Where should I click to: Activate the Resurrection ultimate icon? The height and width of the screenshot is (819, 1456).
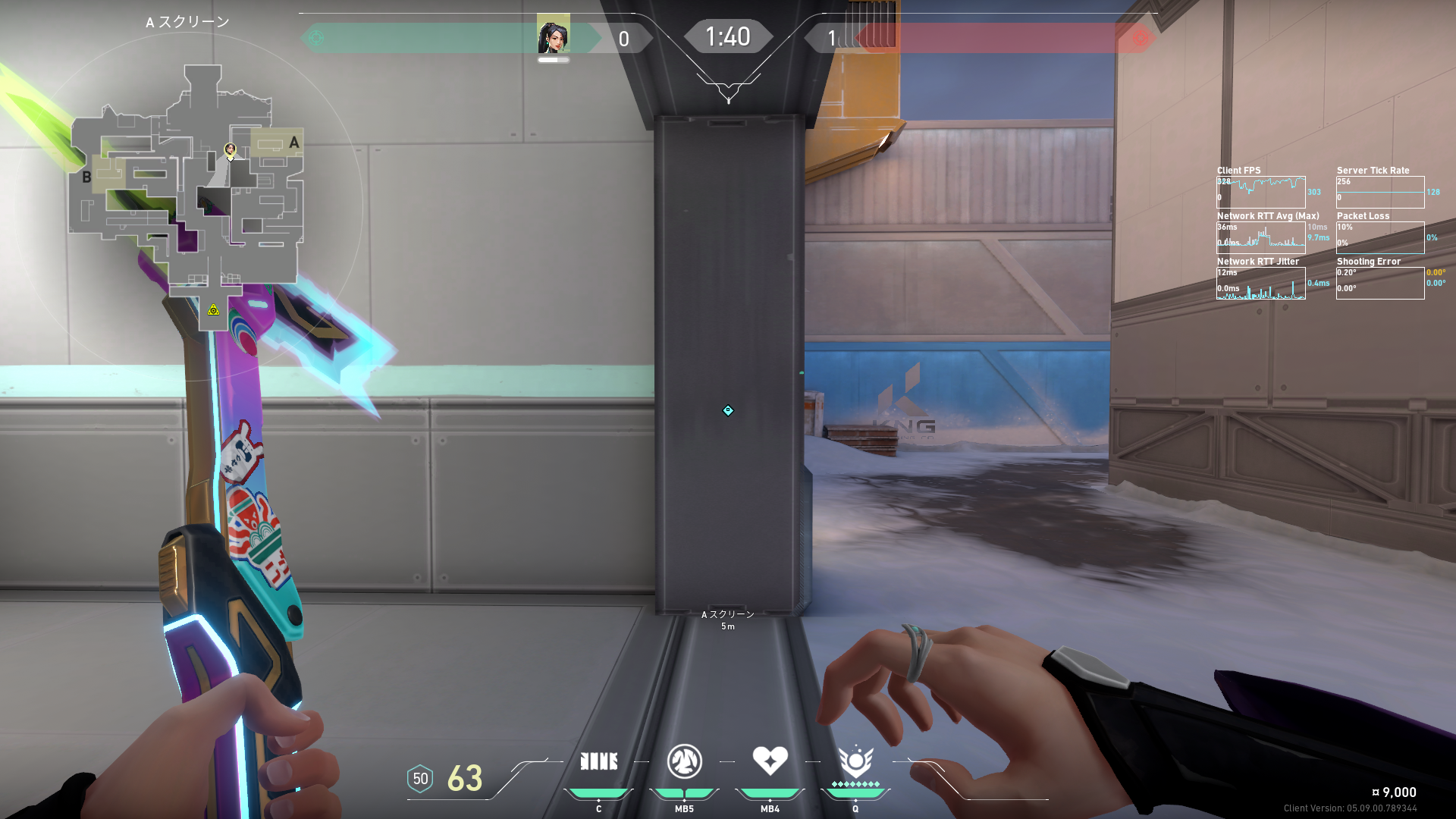click(x=855, y=761)
